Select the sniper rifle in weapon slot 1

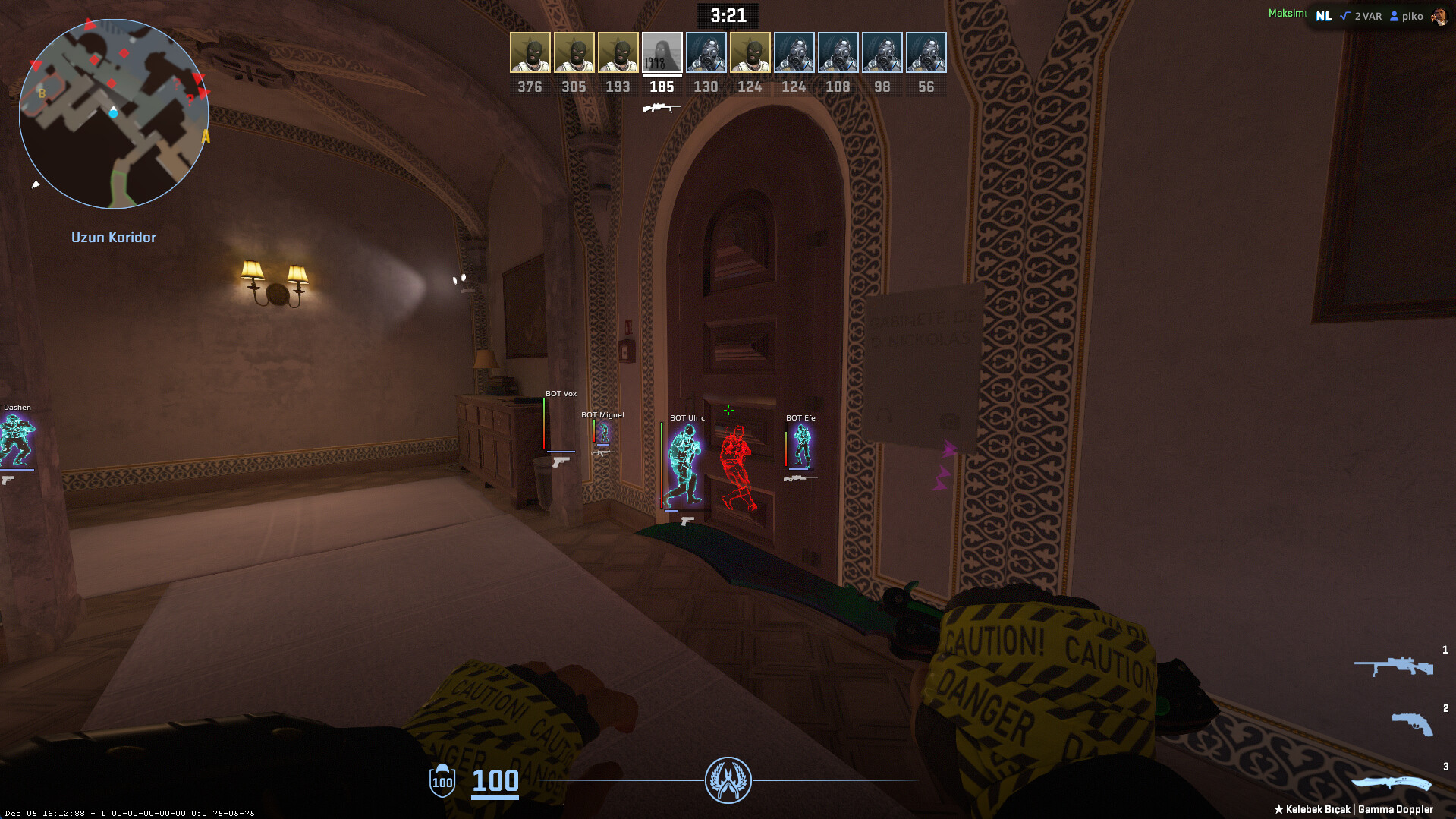[x=1394, y=666]
